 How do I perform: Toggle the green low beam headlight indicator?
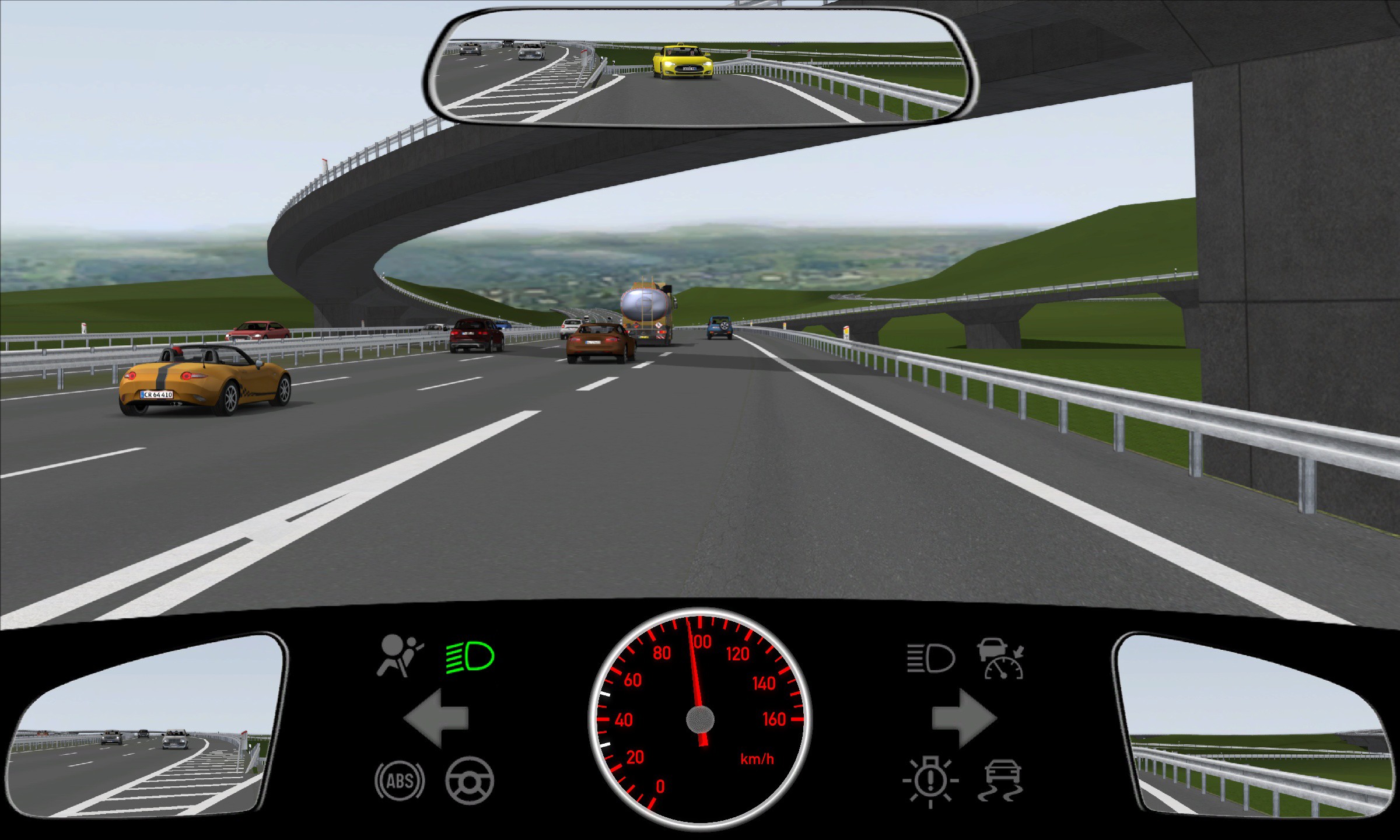(470, 657)
